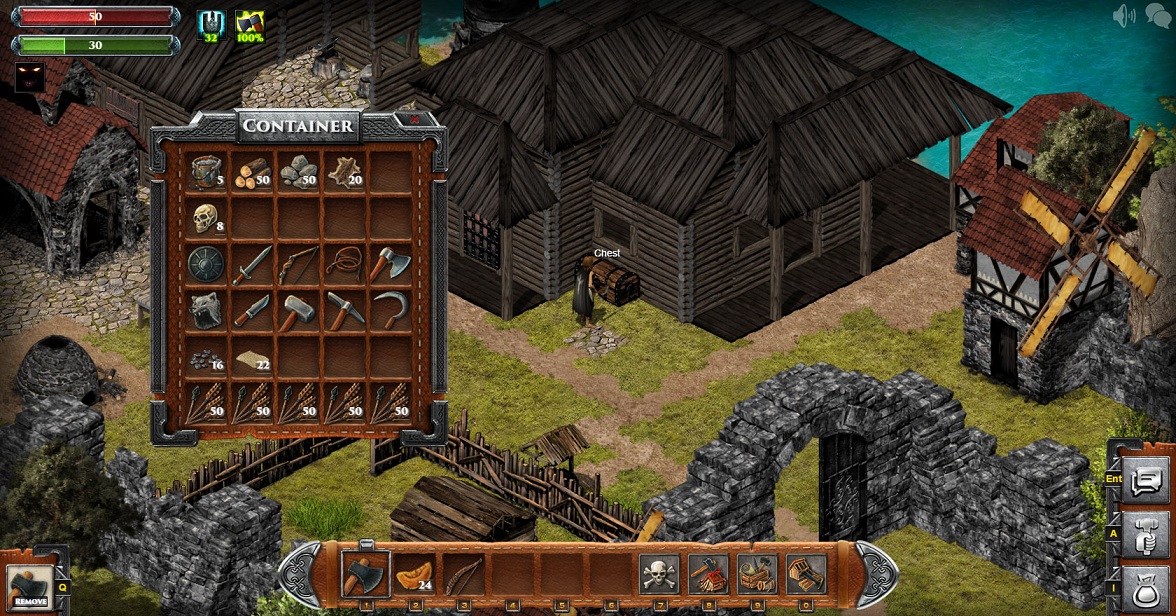Select the pickaxe in the container
The width and height of the screenshot is (1176, 616).
coord(343,310)
